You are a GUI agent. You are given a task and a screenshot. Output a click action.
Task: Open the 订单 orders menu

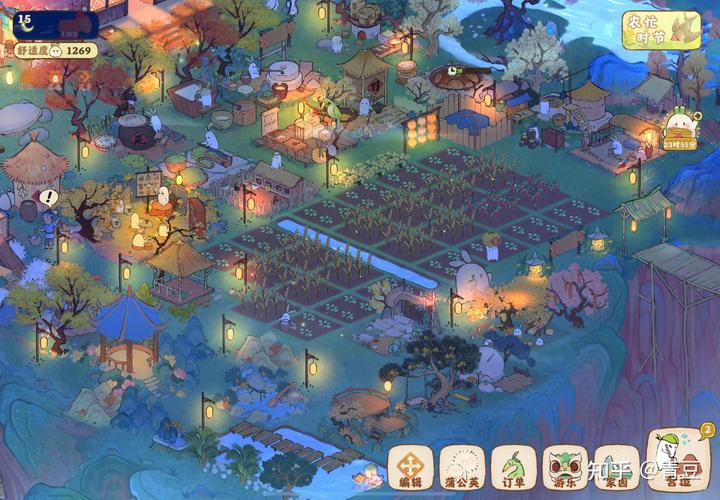[513, 466]
